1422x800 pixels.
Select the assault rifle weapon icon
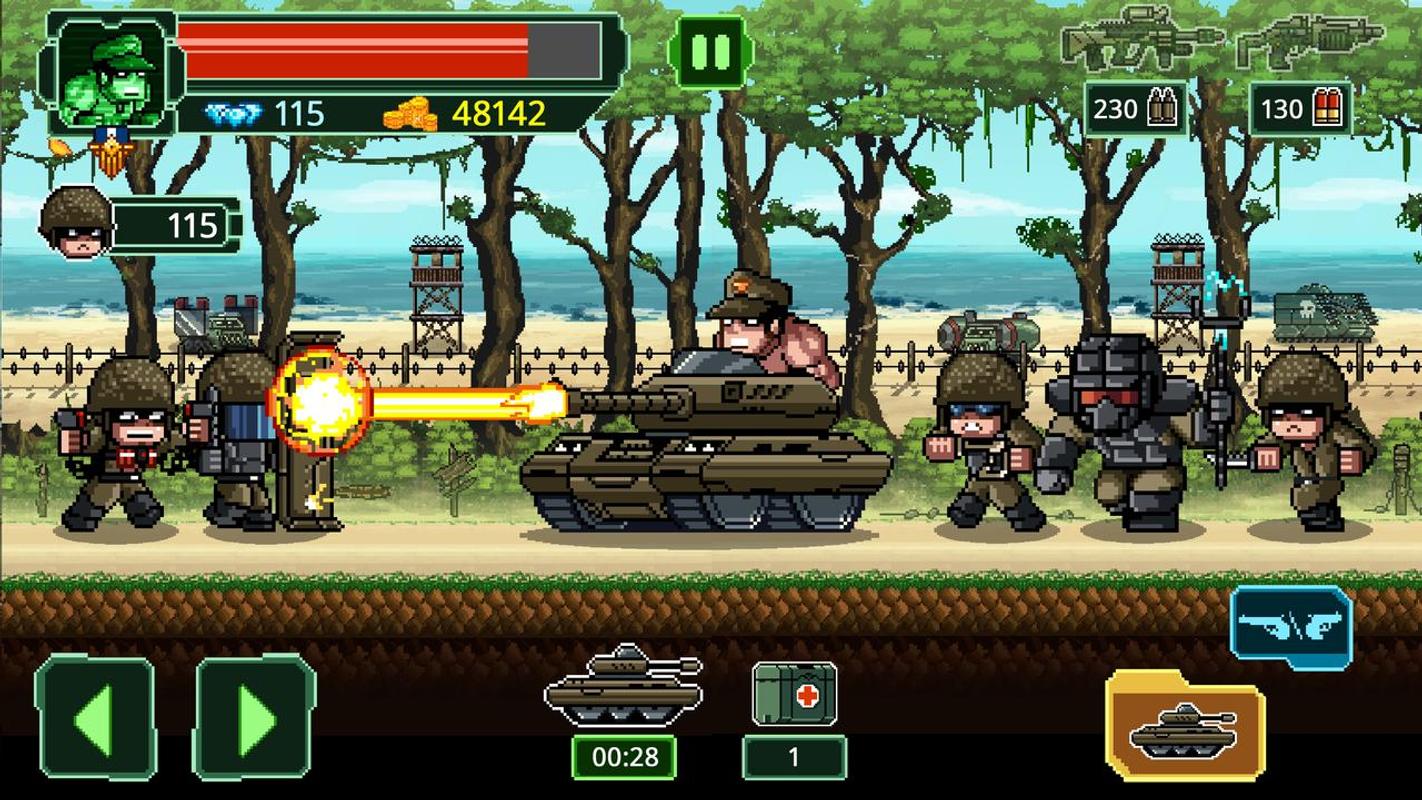[x=1139, y=40]
